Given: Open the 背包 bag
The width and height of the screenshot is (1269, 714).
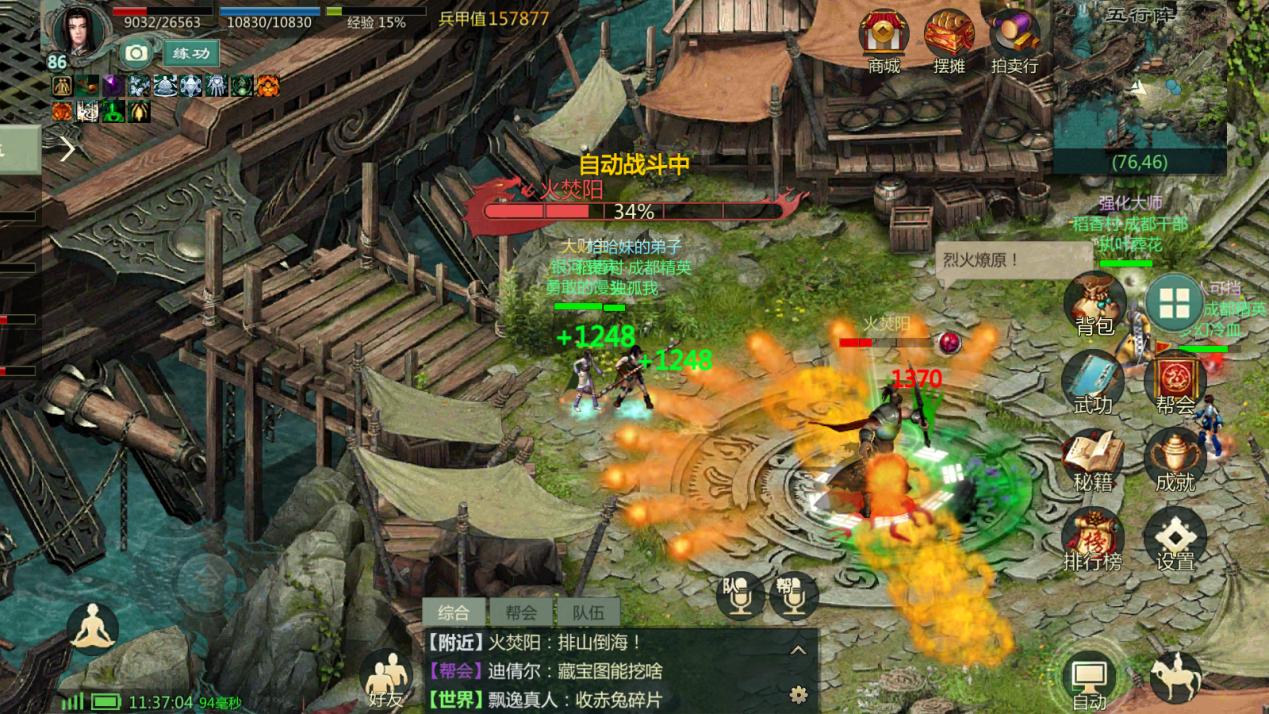Looking at the screenshot, I should (1094, 302).
